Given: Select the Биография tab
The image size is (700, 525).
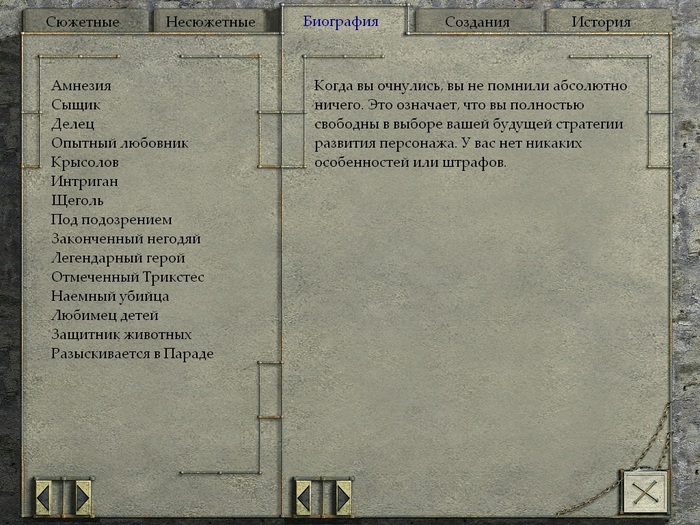Looking at the screenshot, I should [341, 21].
